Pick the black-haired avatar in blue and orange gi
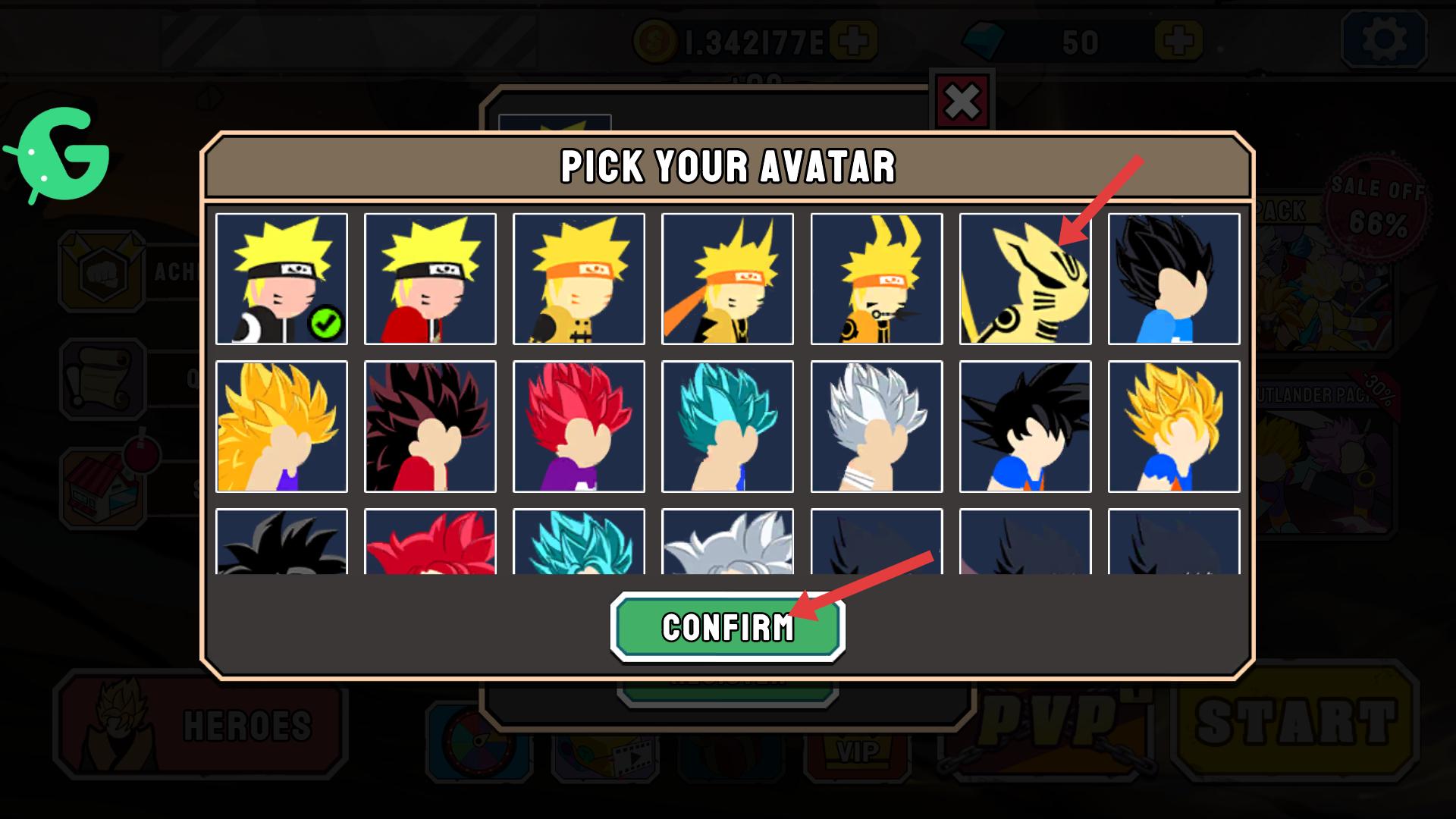Screen dimensions: 1456x819 click(1025, 427)
